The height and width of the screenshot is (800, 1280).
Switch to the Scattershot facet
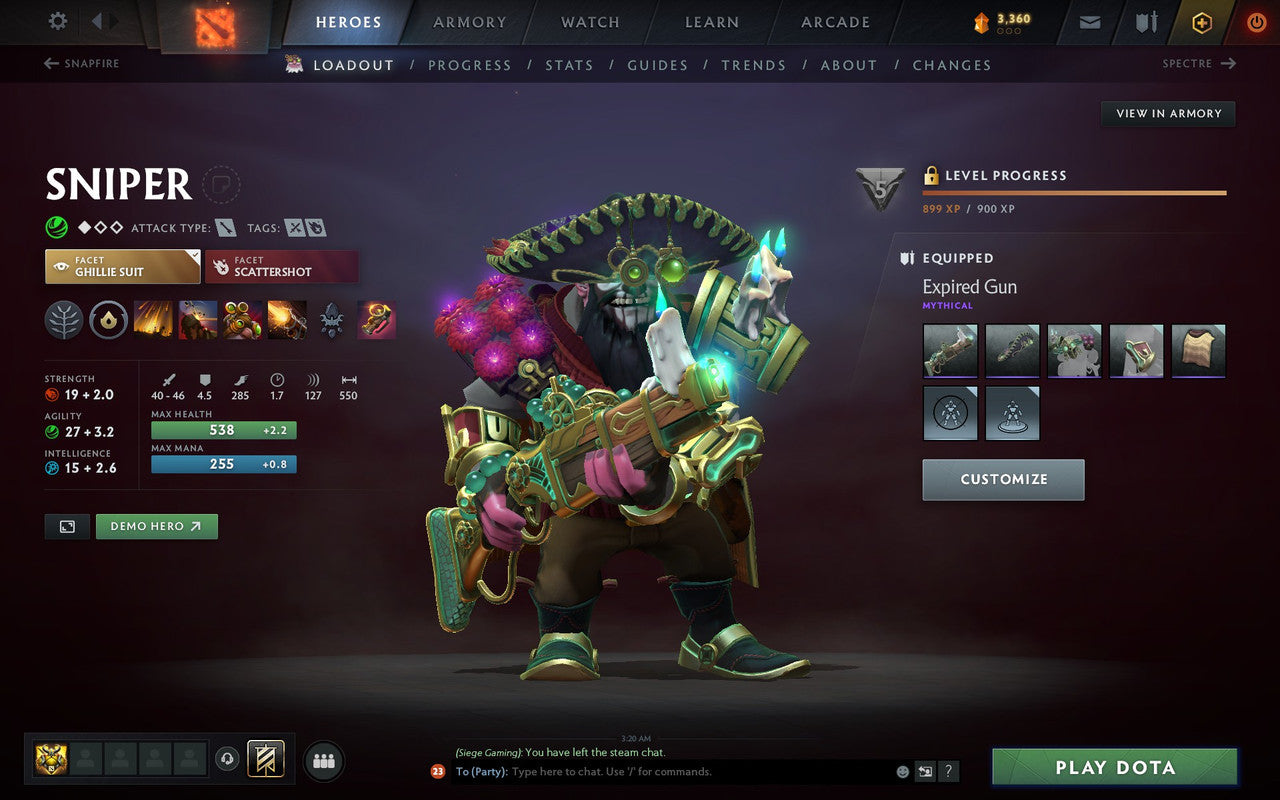tap(281, 266)
